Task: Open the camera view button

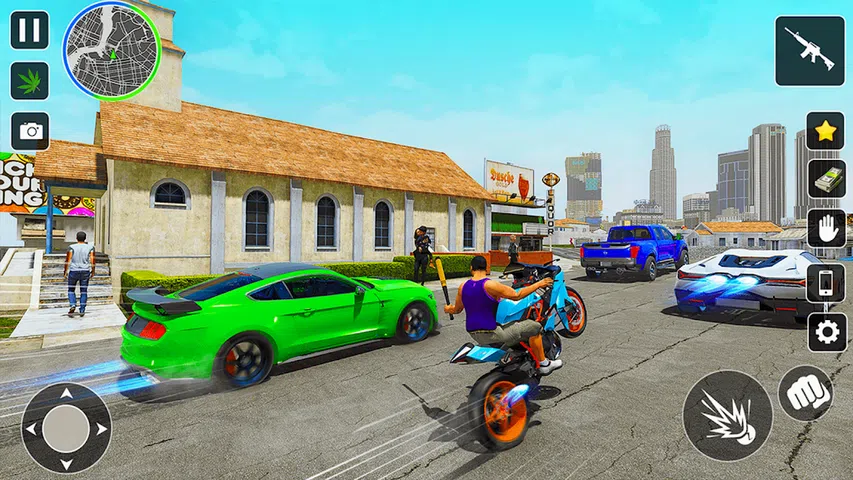Action: point(30,131)
